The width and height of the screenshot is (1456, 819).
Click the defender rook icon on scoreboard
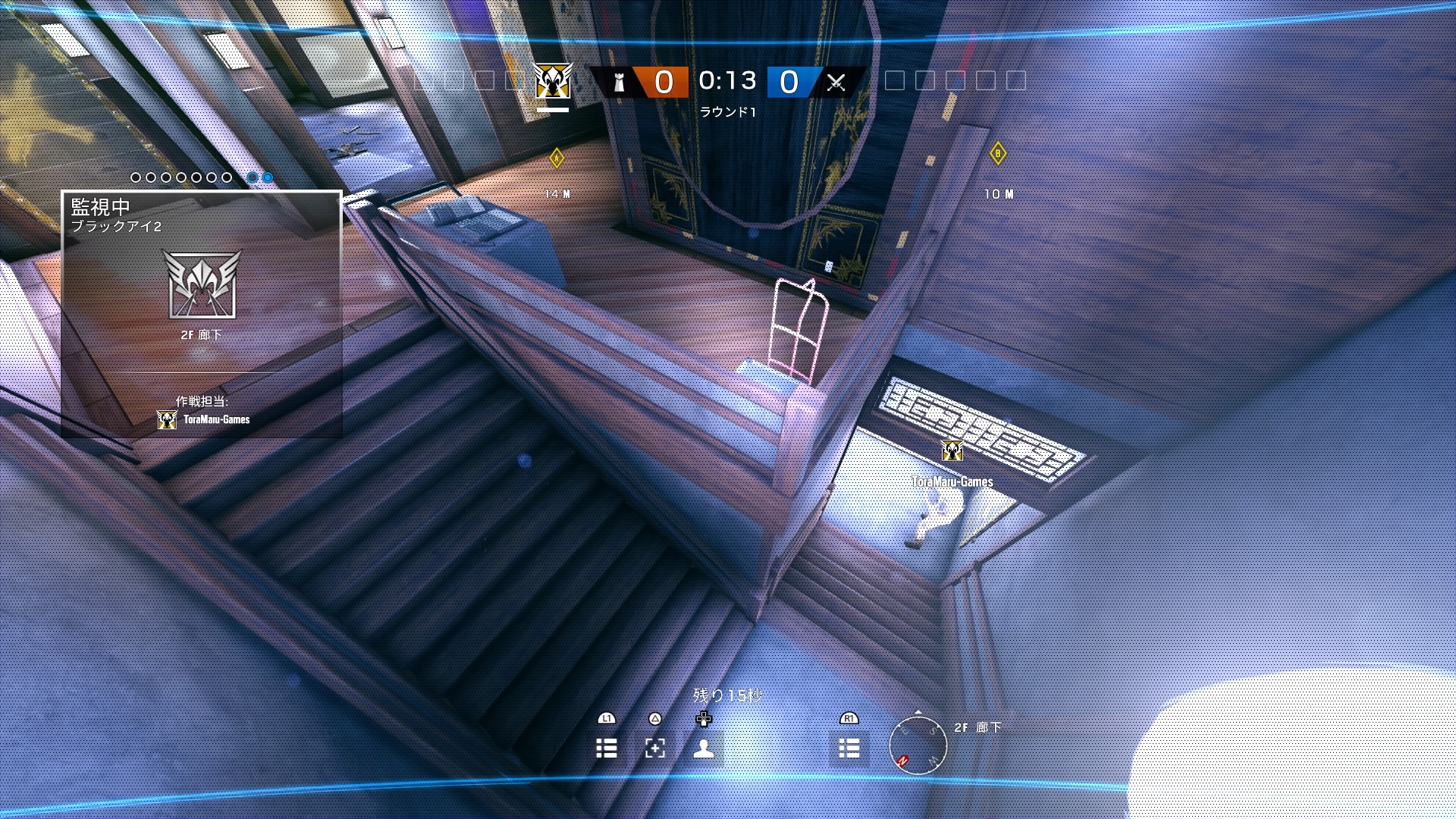tap(618, 83)
